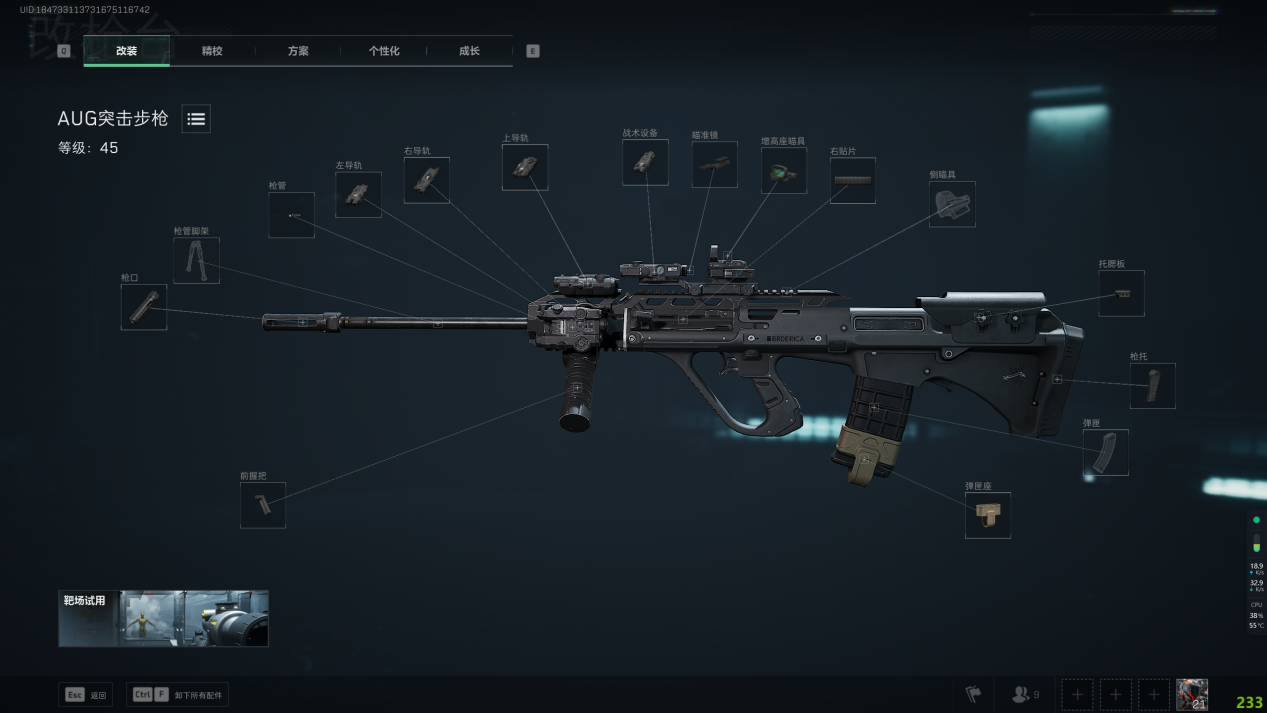Select the 前握把 foregrip slot
1267x713 pixels.
(x=263, y=505)
